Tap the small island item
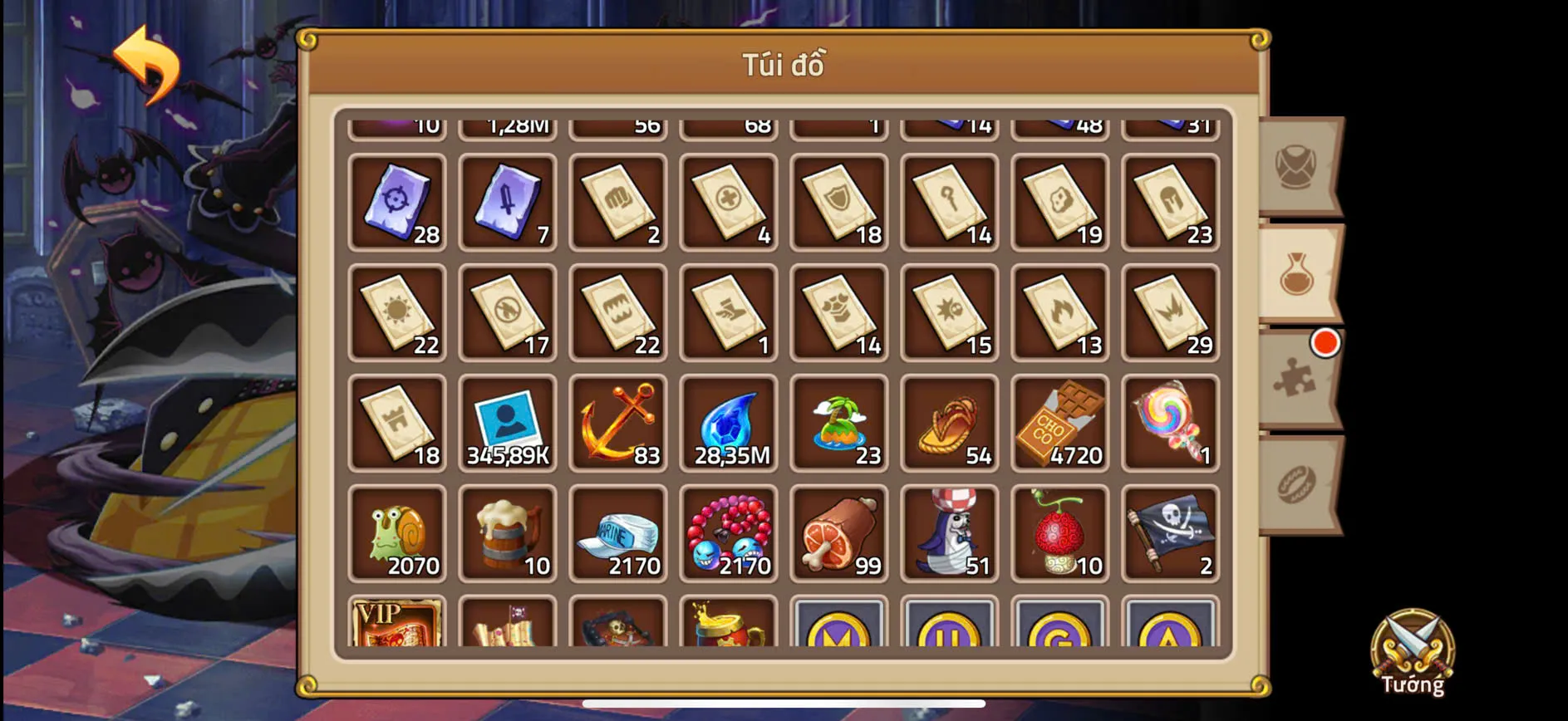The image size is (1568, 721). (838, 424)
